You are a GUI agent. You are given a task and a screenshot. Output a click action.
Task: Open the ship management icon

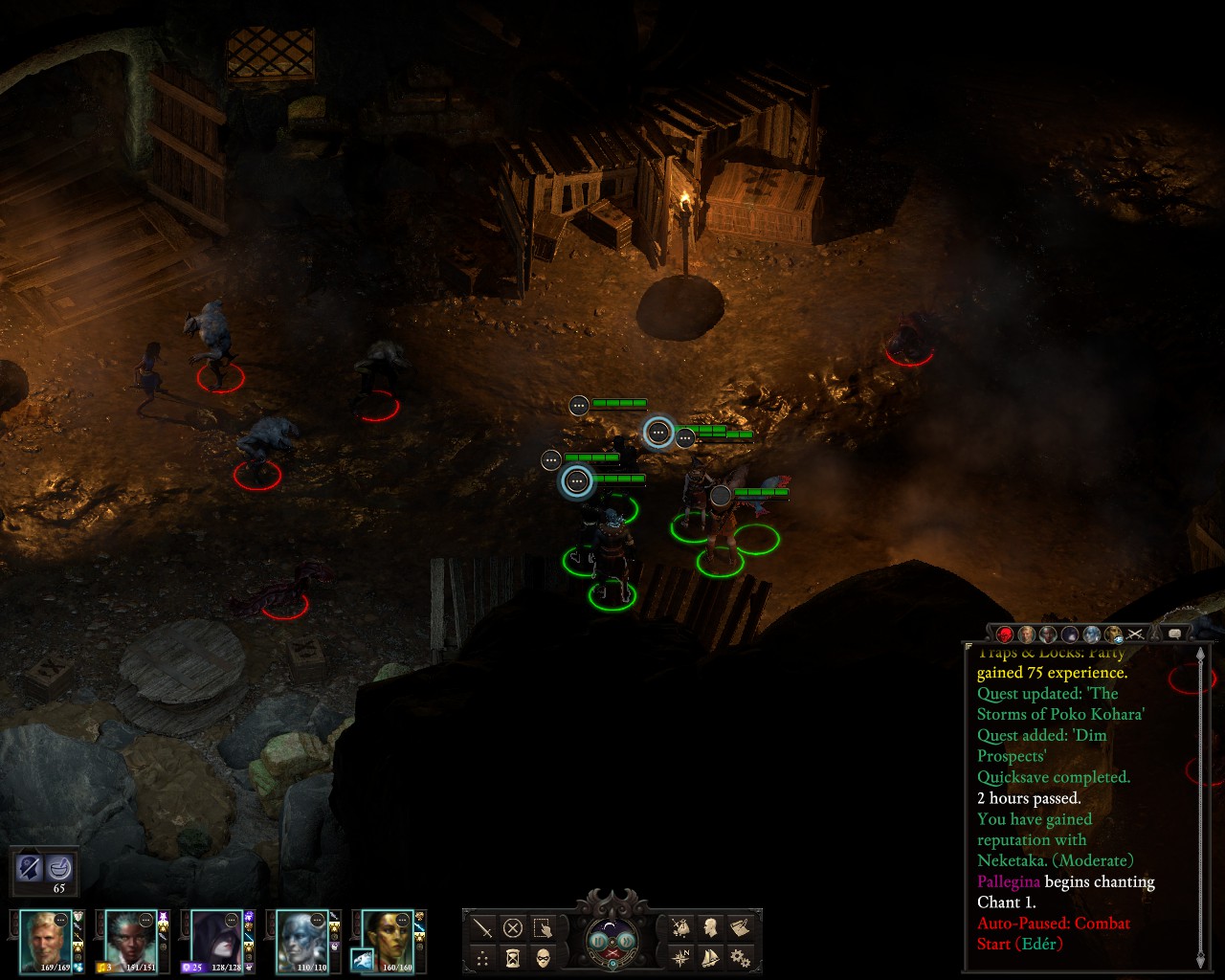point(710,957)
